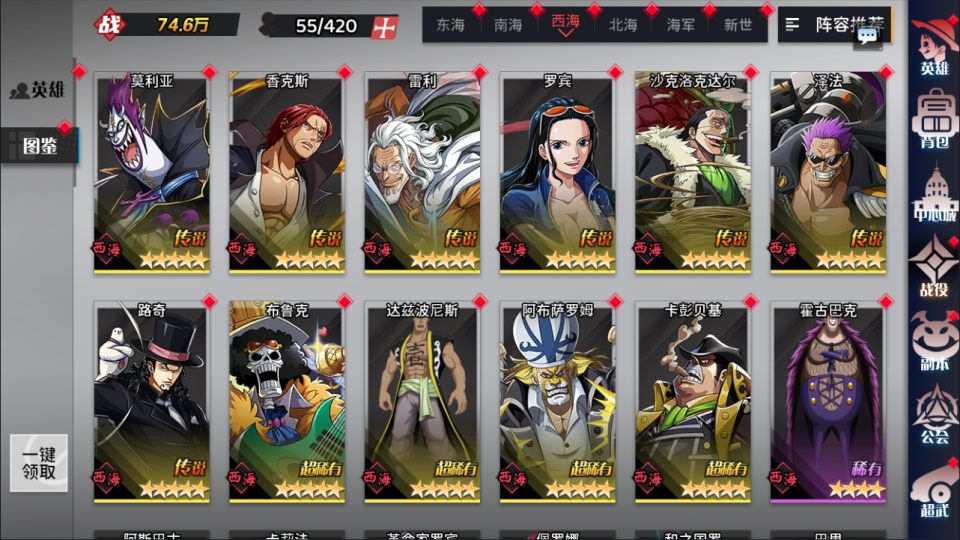Select the 莫利亚 hero card
Screen dimensions: 960x540
152,172
